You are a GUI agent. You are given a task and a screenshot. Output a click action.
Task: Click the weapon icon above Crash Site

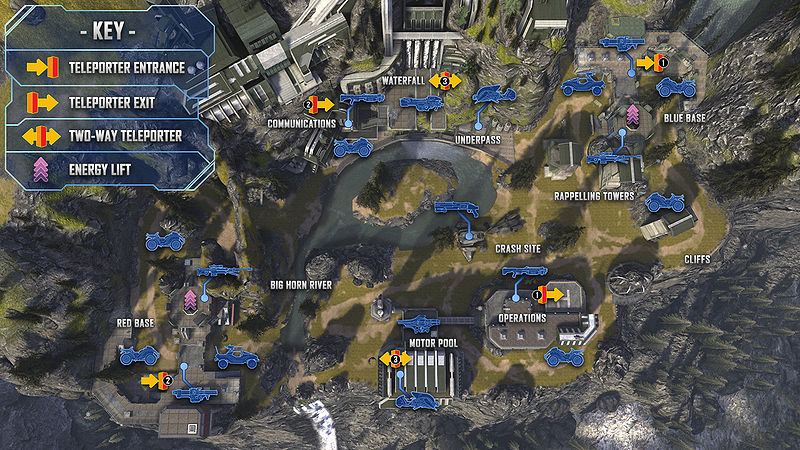(x=455, y=207)
